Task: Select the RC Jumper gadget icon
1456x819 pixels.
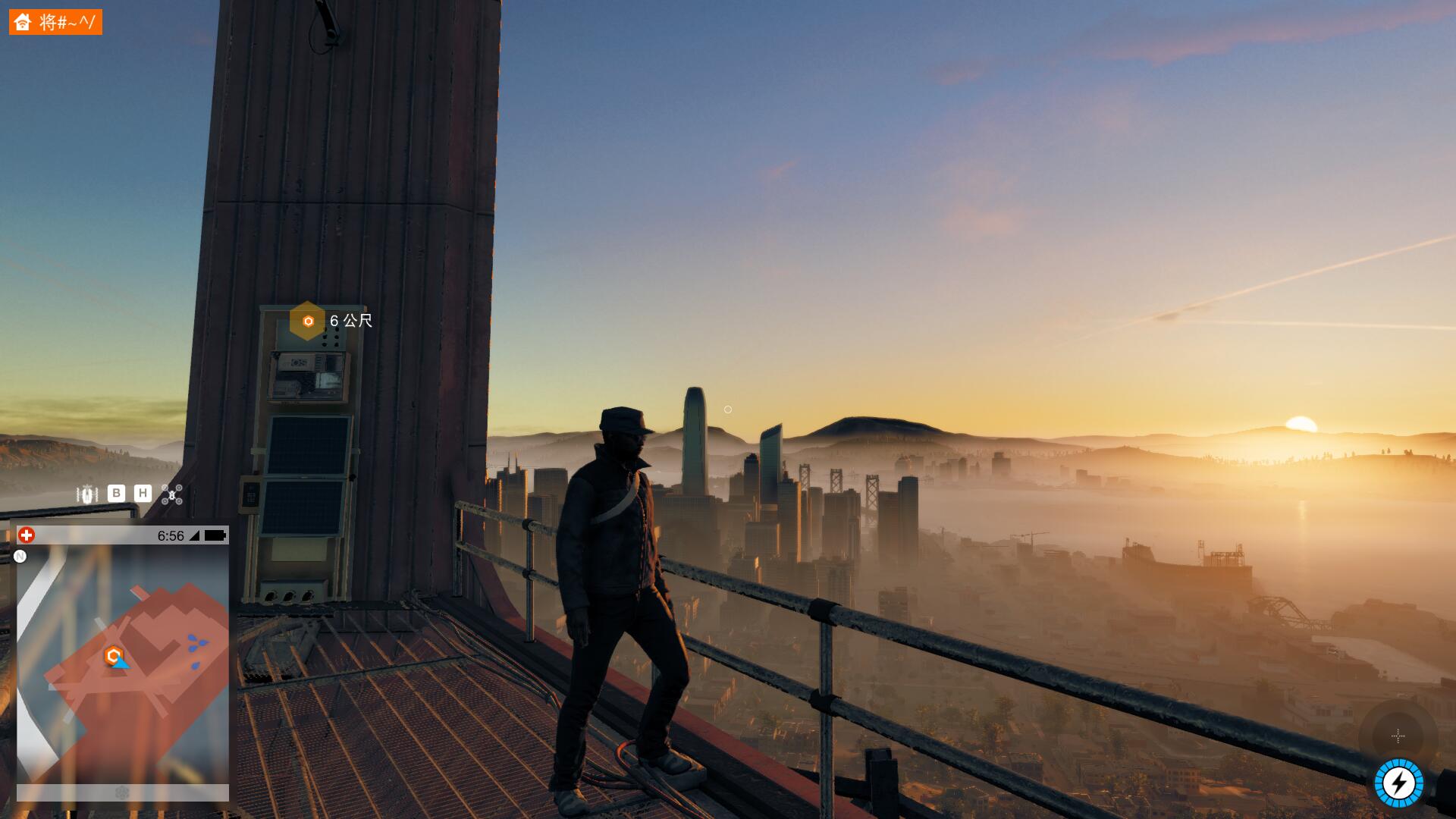Action: click(87, 494)
